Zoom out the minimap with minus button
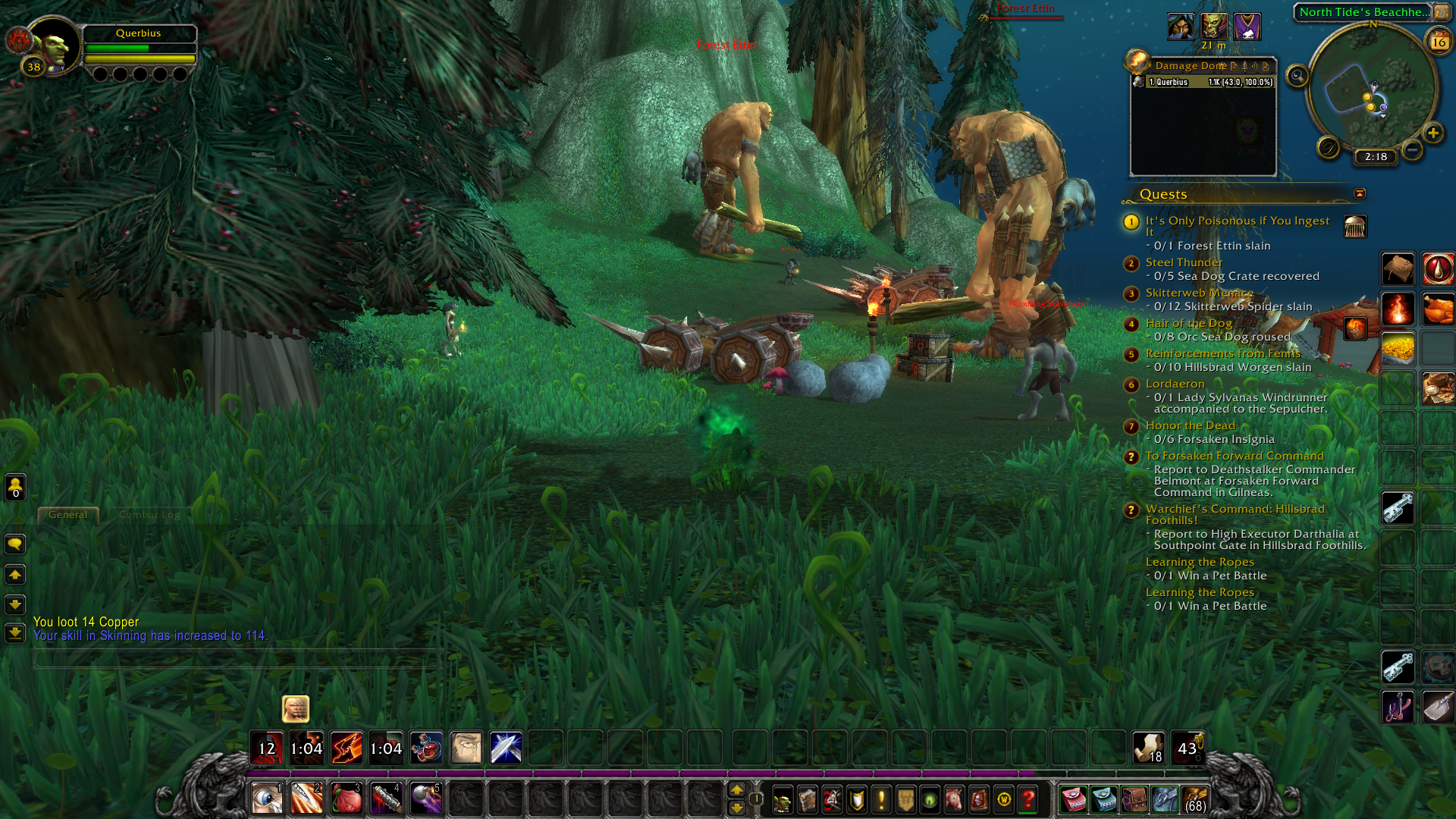Viewport: 1456px width, 819px height. tap(1412, 150)
